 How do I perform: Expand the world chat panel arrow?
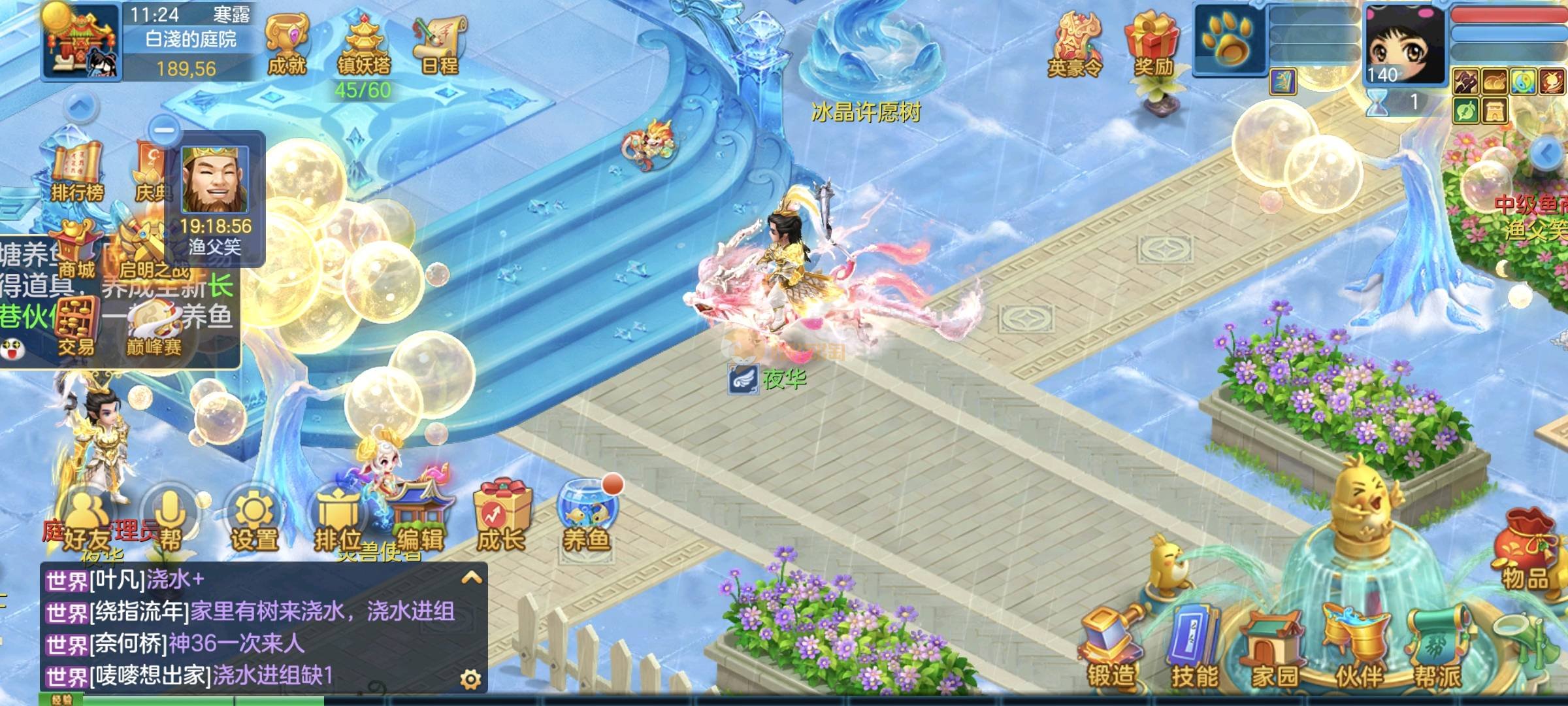click(472, 578)
